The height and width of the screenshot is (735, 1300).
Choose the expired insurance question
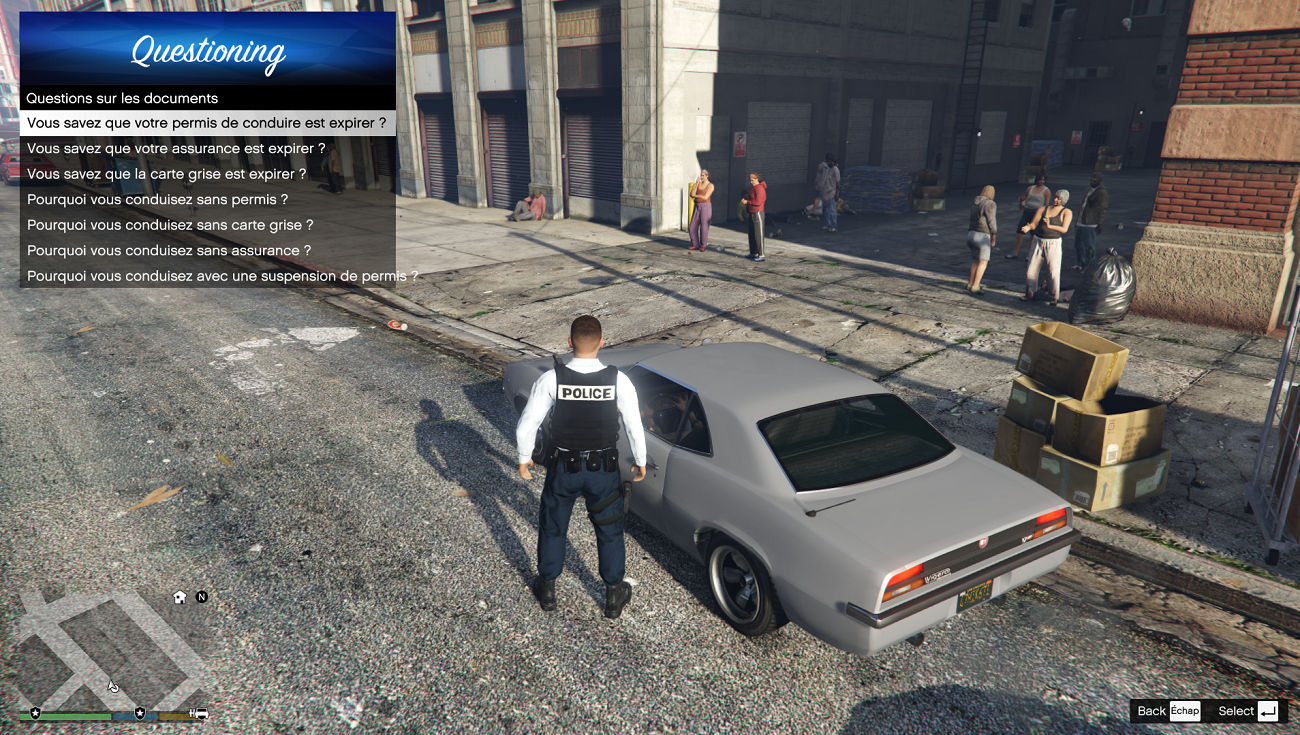click(x=176, y=148)
